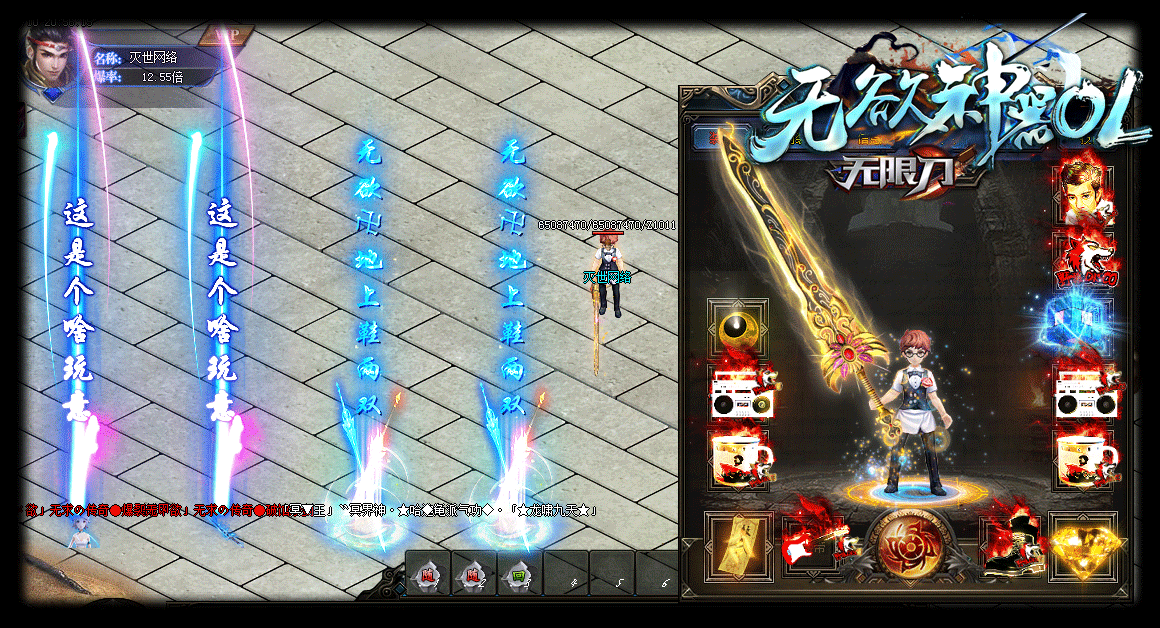Select the right coffee mug equipment slot

[x=1084, y=460]
